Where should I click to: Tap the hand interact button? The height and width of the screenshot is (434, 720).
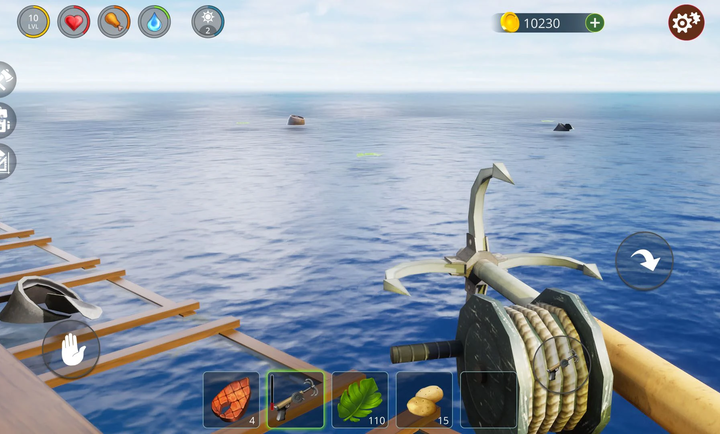(71, 349)
